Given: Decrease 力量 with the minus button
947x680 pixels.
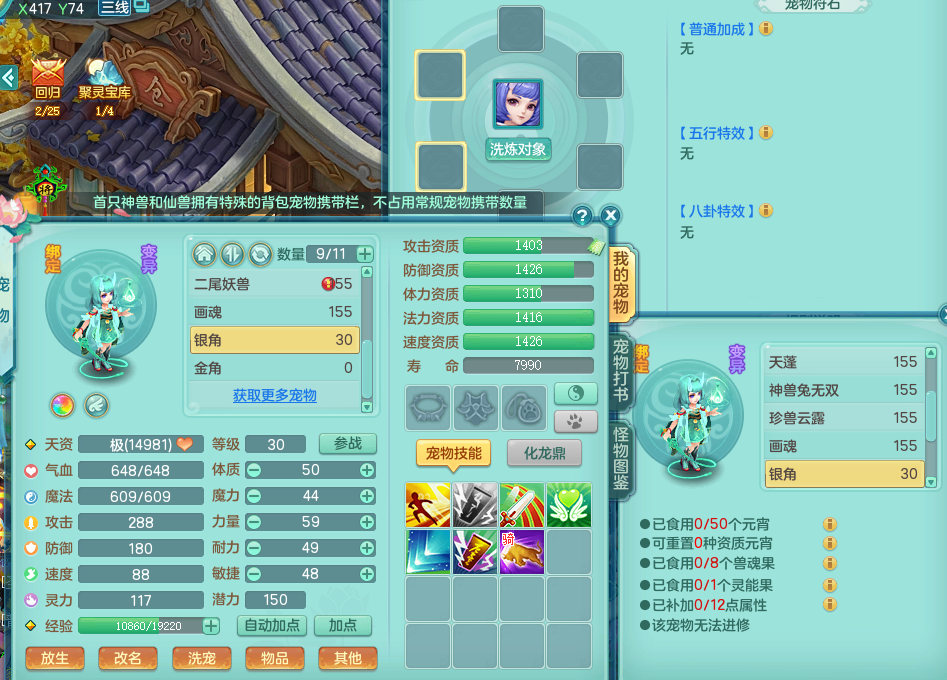Looking at the screenshot, I should tap(254, 522).
